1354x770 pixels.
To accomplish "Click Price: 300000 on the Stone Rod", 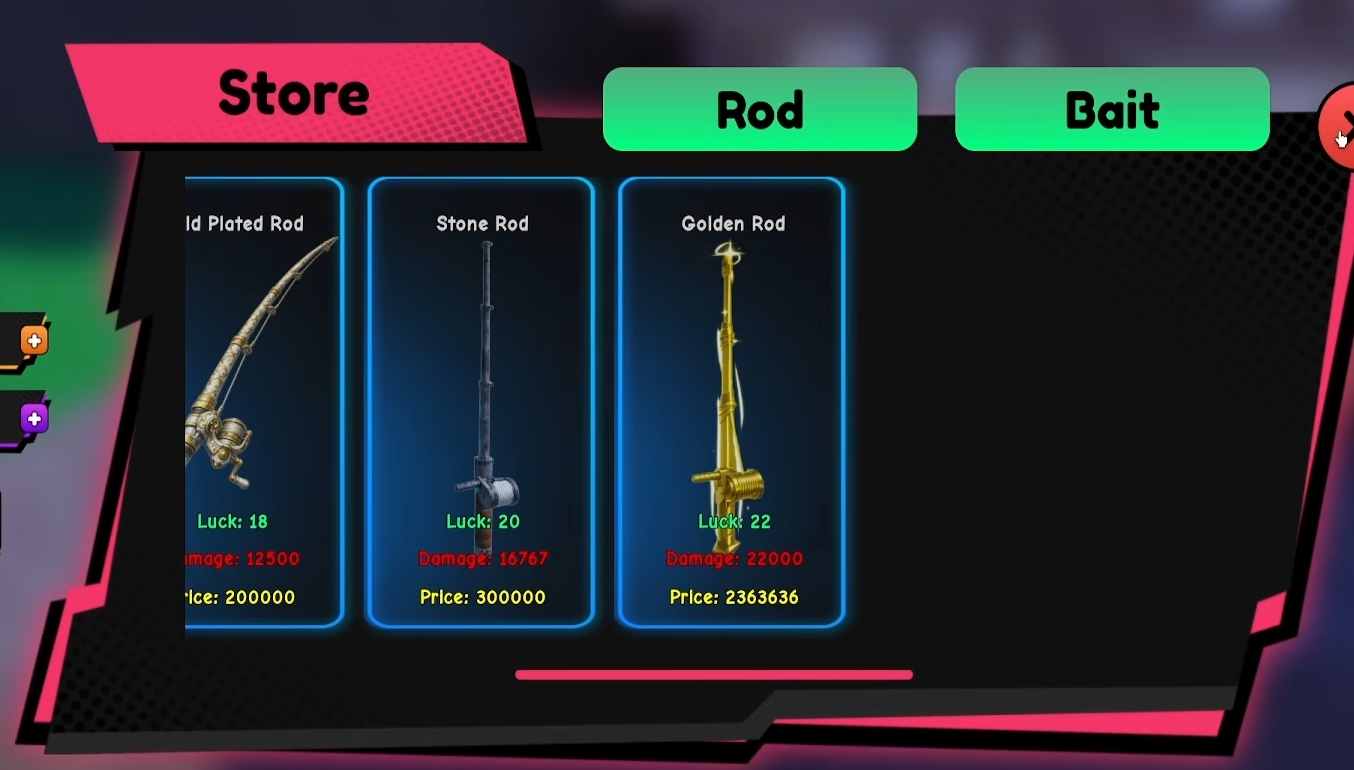I will pos(482,597).
